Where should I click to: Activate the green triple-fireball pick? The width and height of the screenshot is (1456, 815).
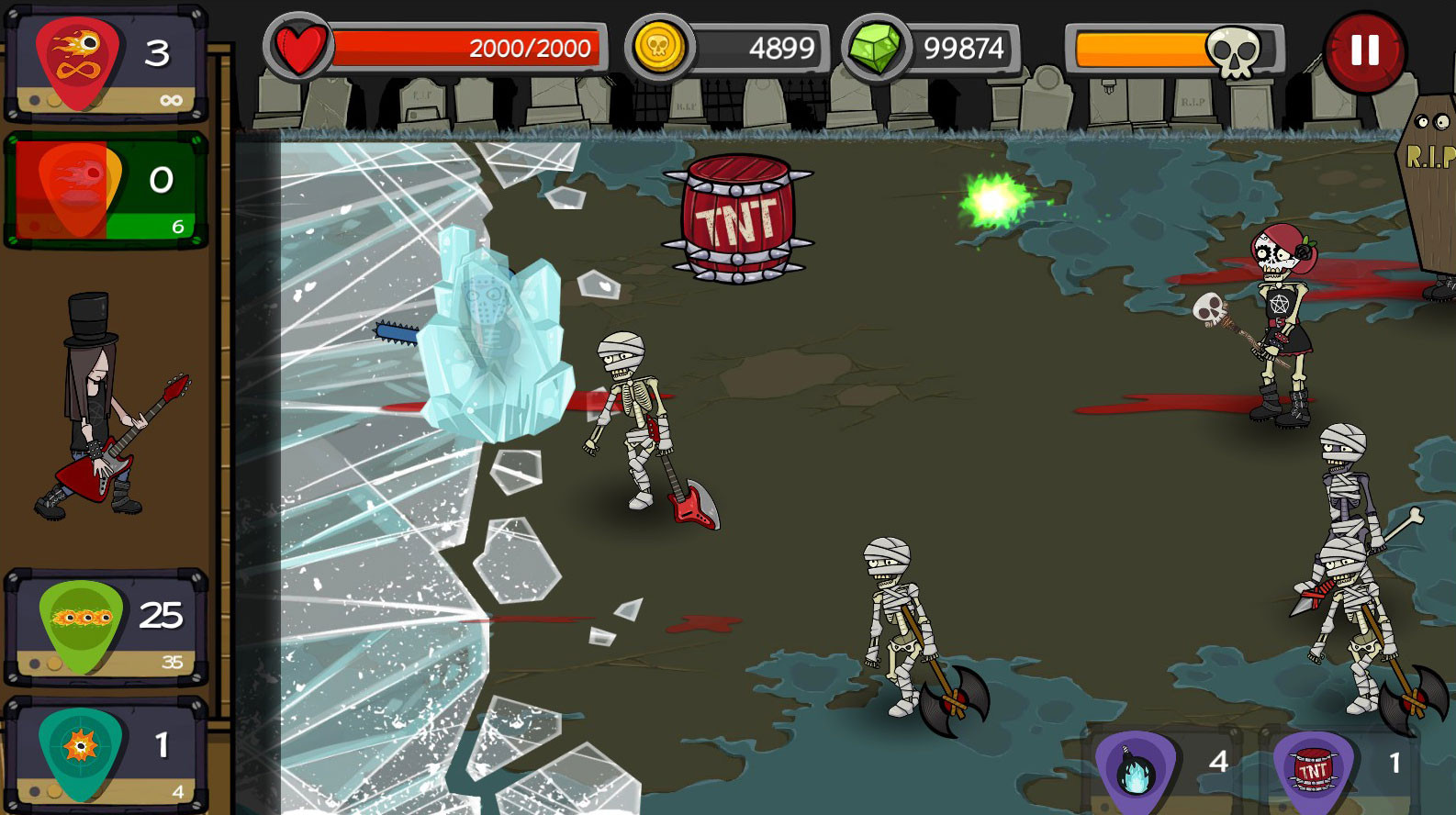pyautogui.click(x=82, y=625)
